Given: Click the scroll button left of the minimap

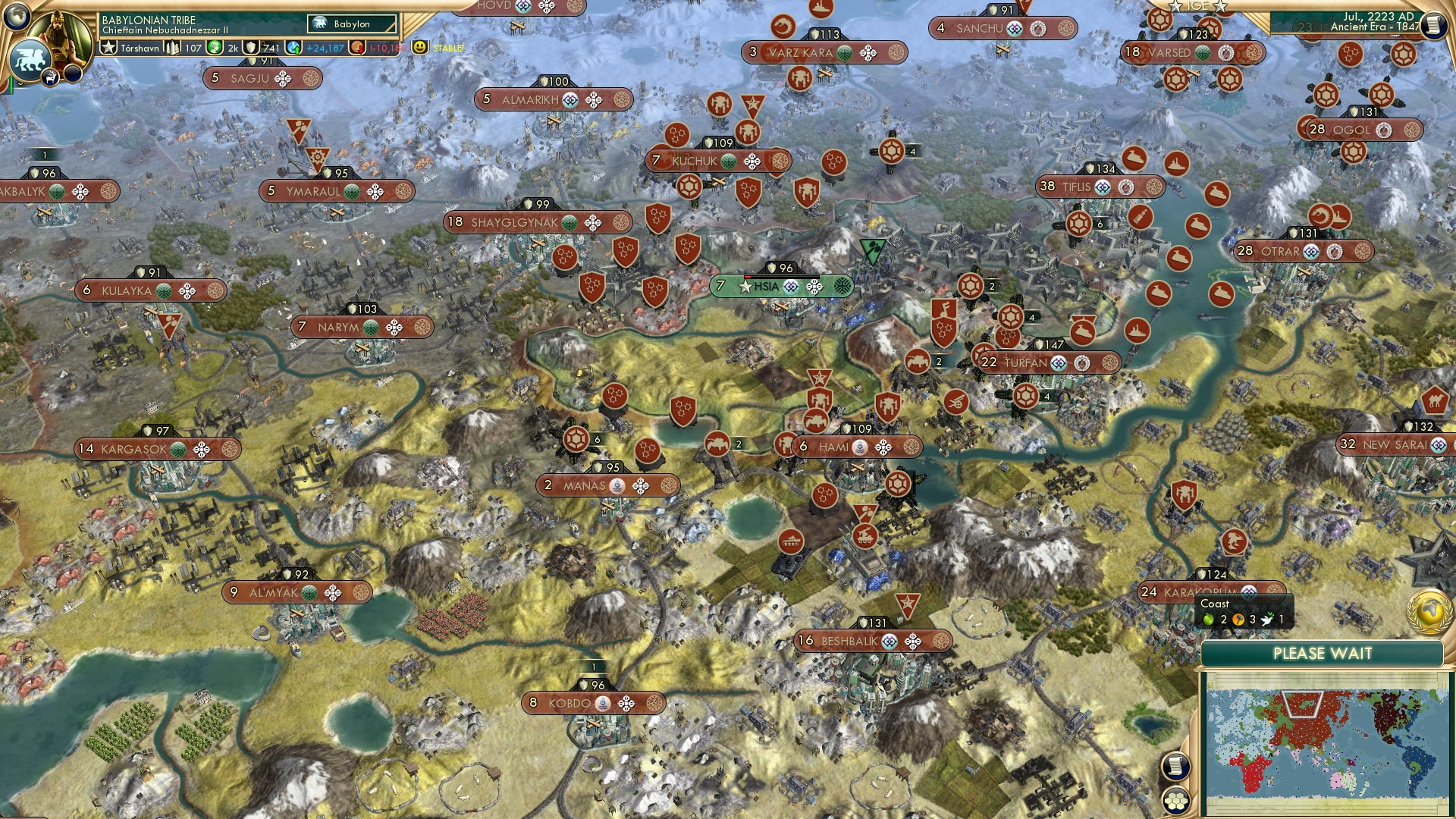Looking at the screenshot, I should 1176,766.
